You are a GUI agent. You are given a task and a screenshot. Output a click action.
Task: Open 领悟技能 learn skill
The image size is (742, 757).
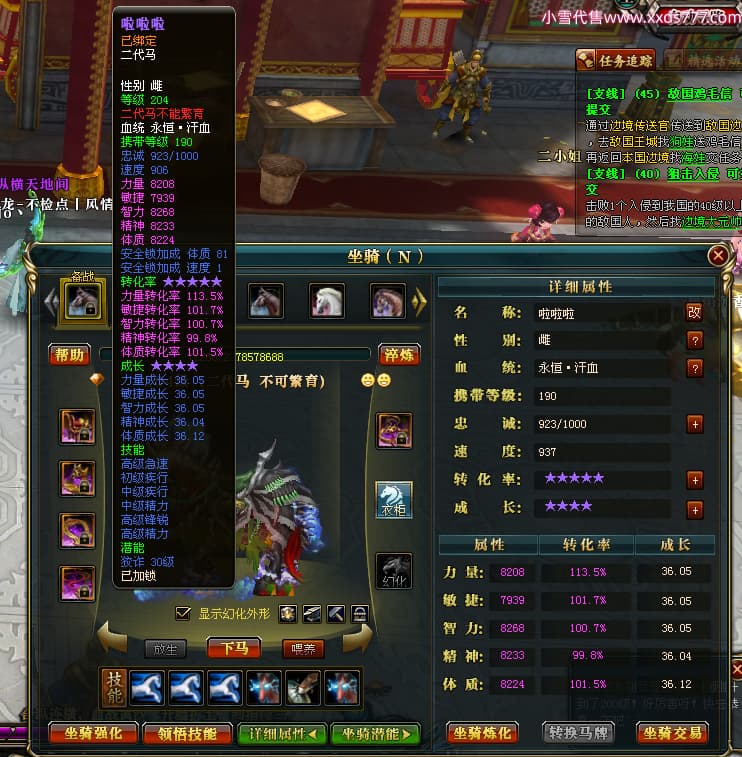(187, 733)
